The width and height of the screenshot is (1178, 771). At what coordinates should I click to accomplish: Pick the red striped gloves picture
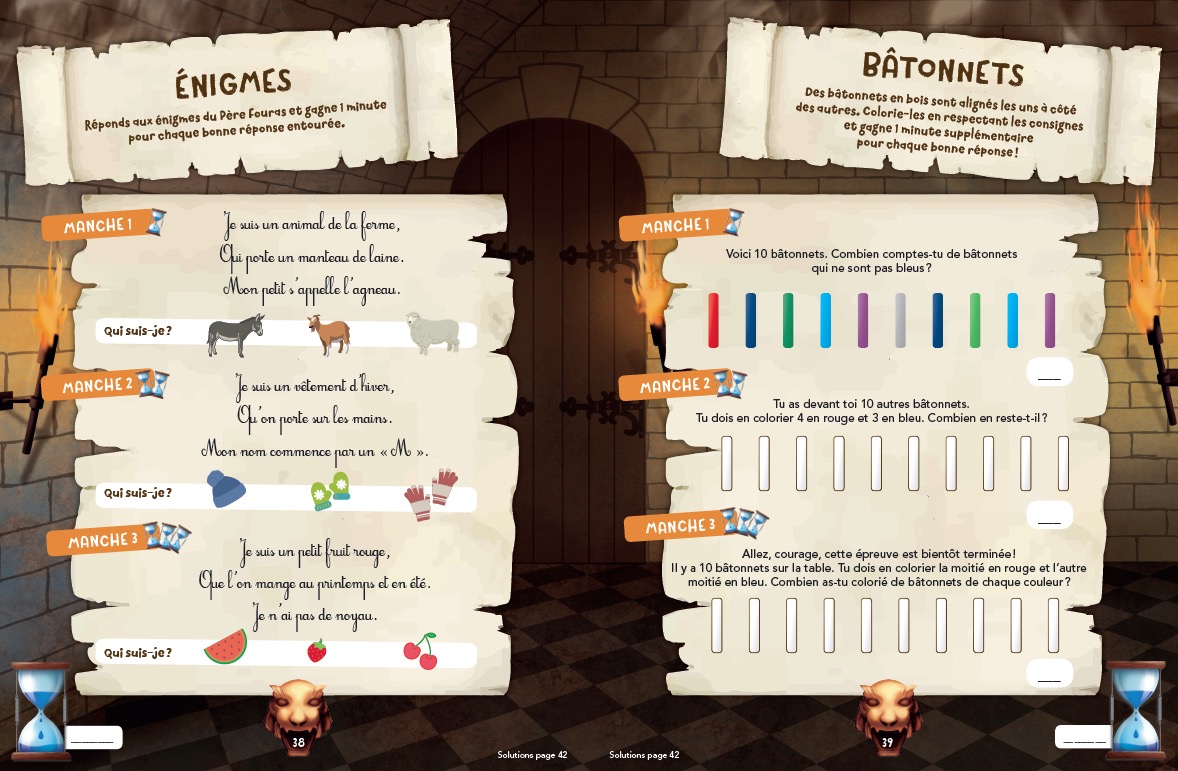point(431,494)
